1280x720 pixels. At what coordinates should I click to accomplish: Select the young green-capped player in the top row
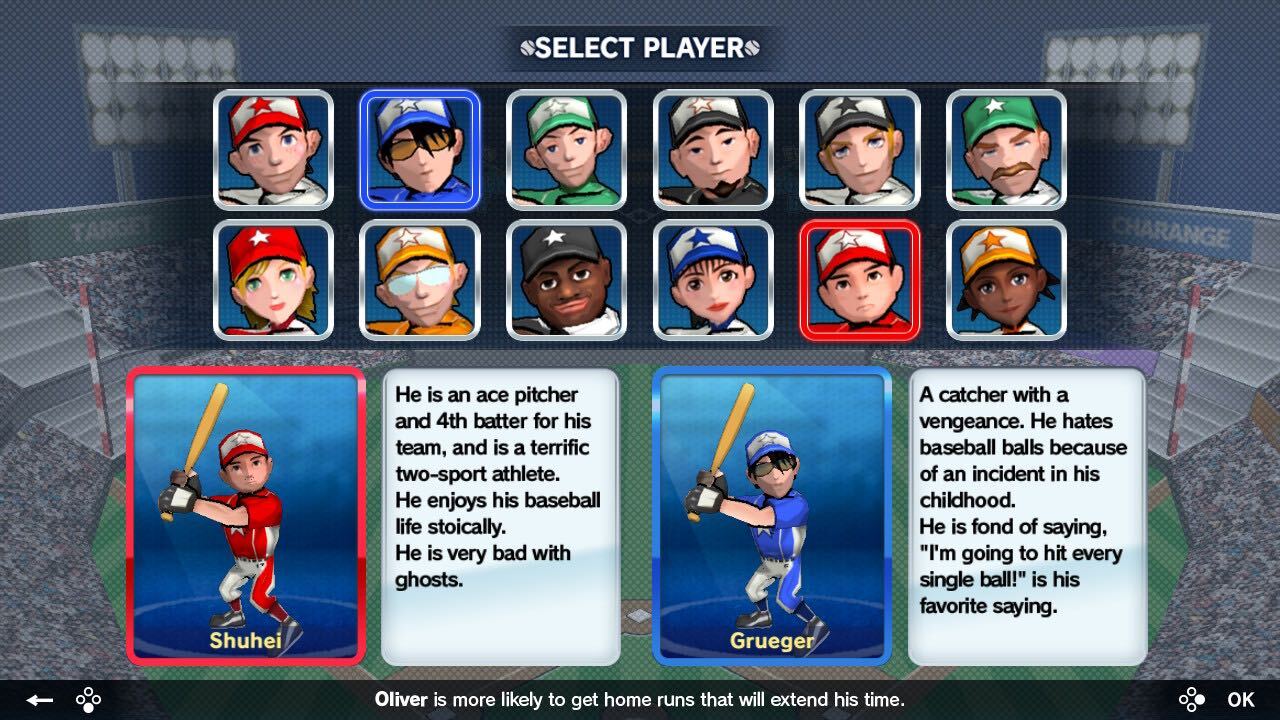pos(566,150)
